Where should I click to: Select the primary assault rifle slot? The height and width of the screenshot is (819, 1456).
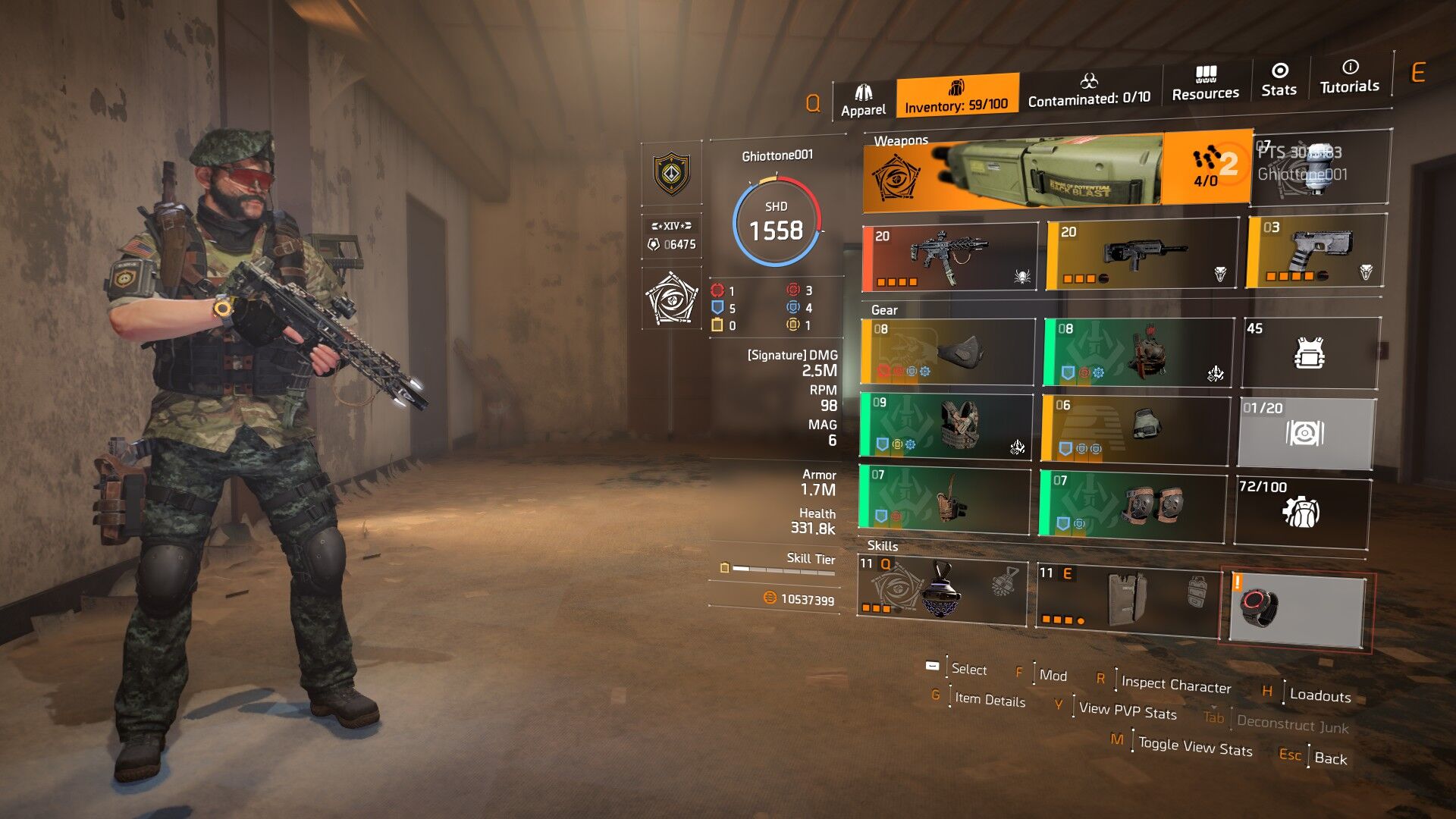tap(950, 258)
